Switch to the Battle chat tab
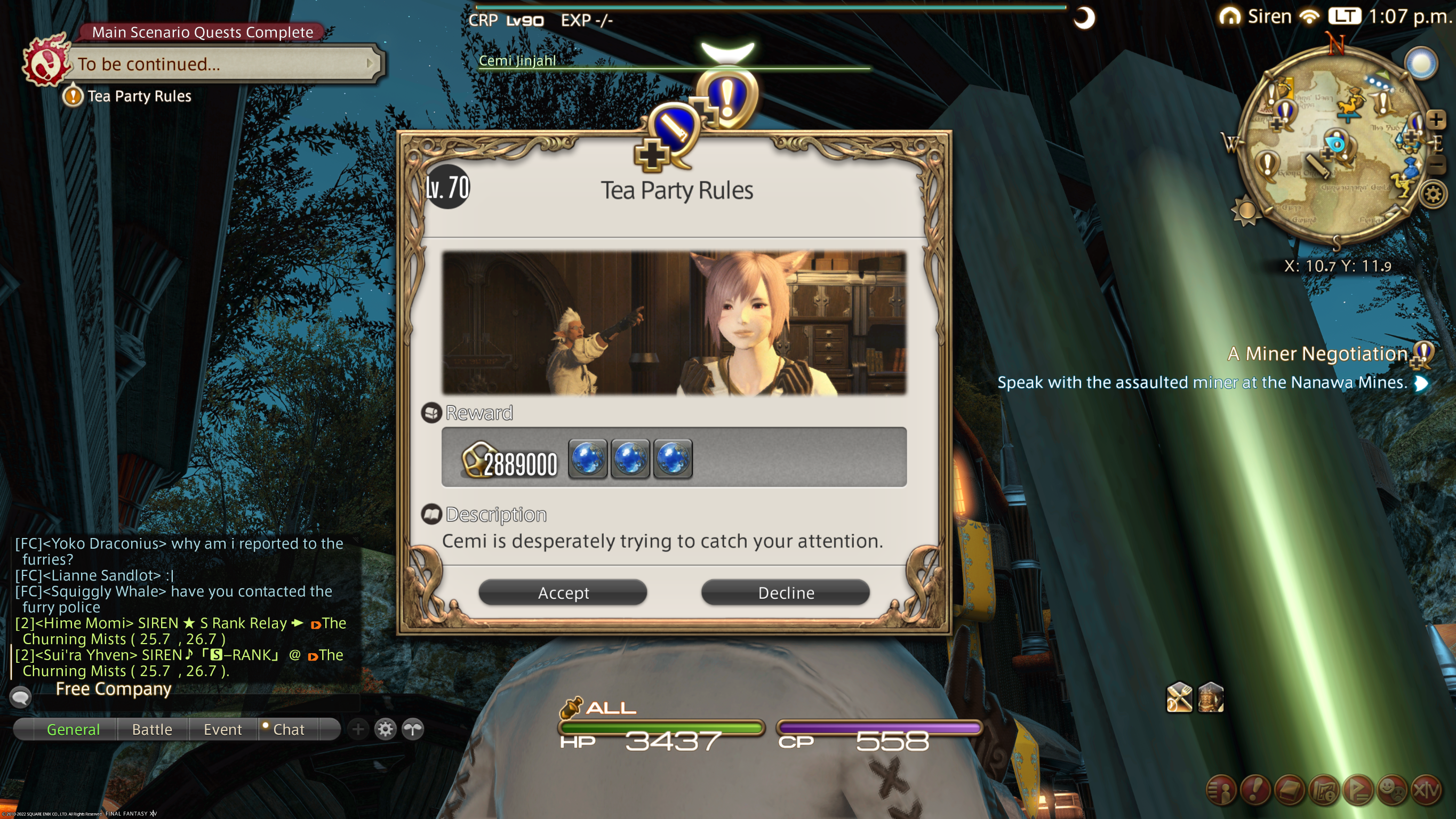The width and height of the screenshot is (1456, 819). [x=152, y=729]
